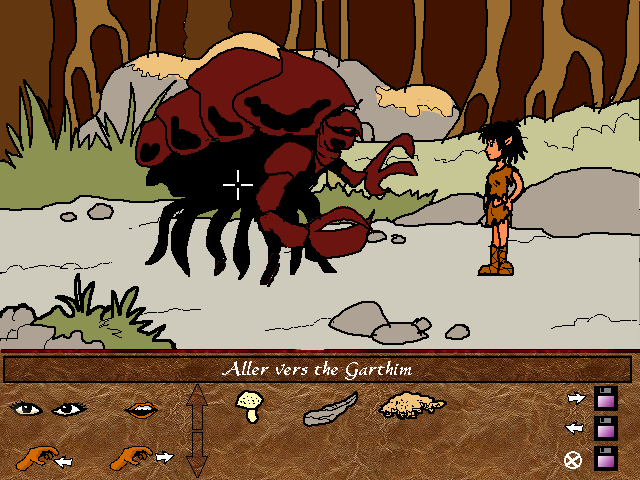Select the tan moss pile item
This screenshot has width=640, height=480.
pyautogui.click(x=411, y=406)
